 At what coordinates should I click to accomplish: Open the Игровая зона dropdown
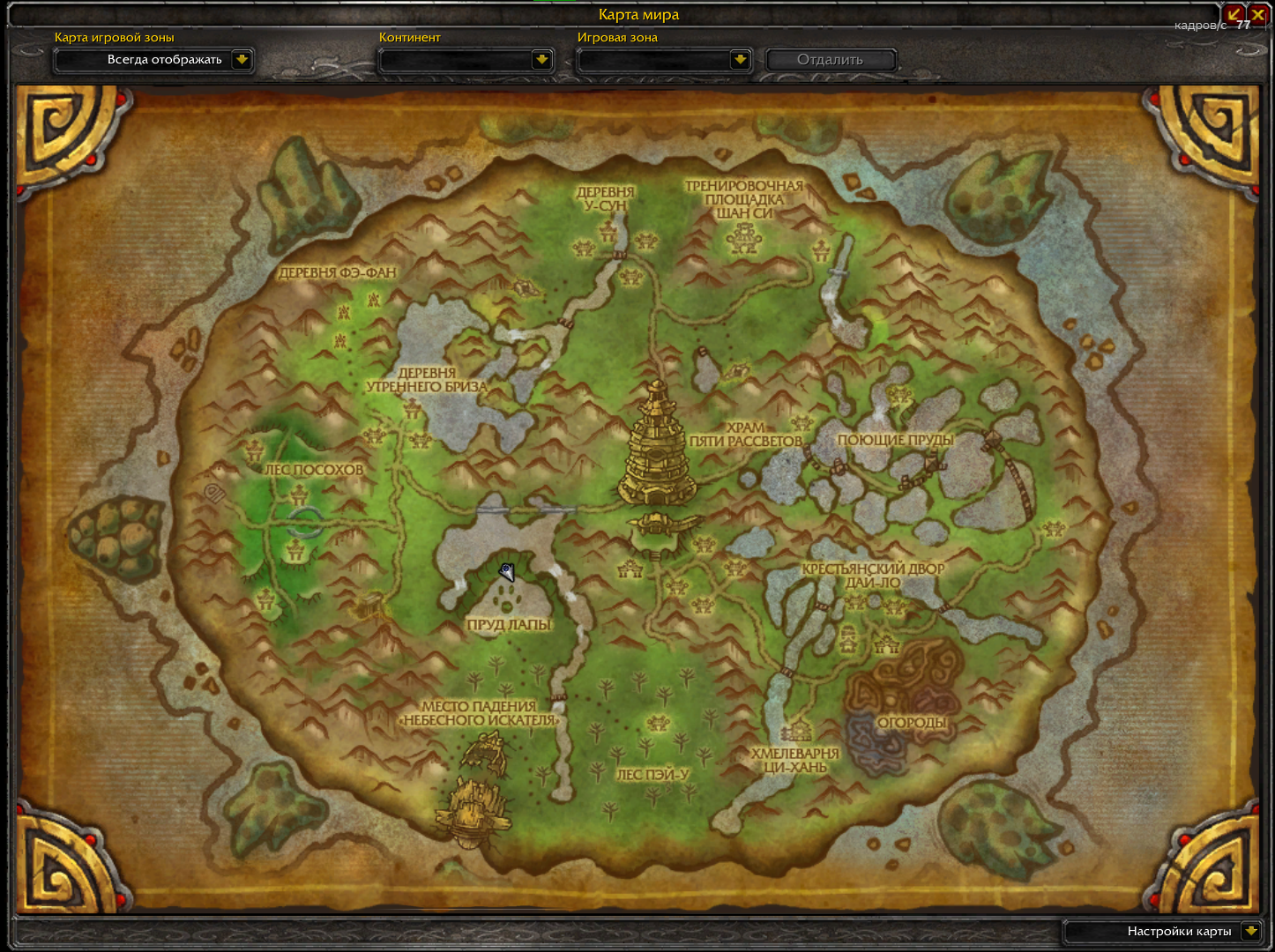tap(740, 60)
